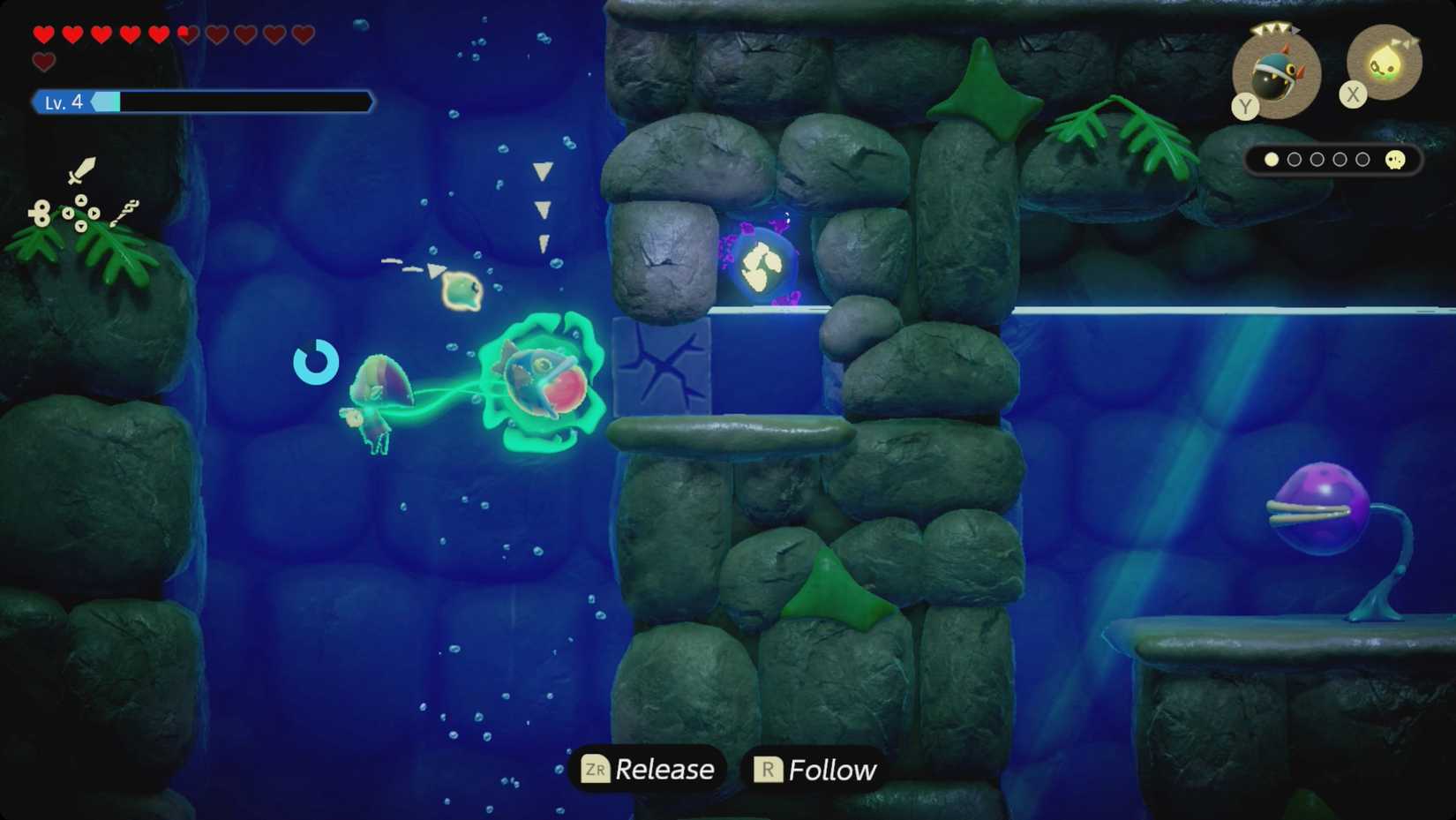Toggle the first filled dot on the tracker
1456x820 pixels.
[1272, 160]
